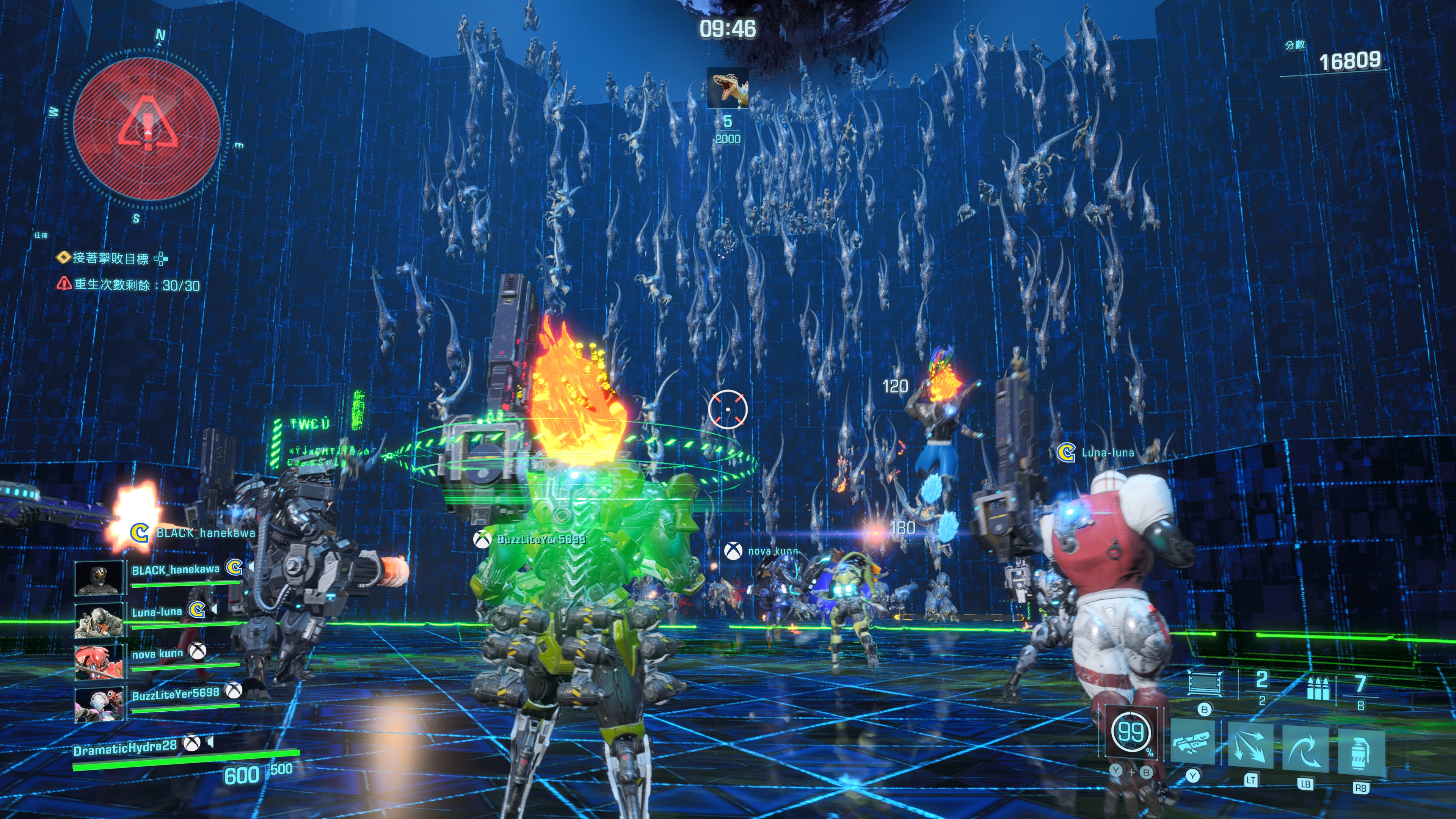
Task: Click the barricade rig icon
Action: 1204,682
